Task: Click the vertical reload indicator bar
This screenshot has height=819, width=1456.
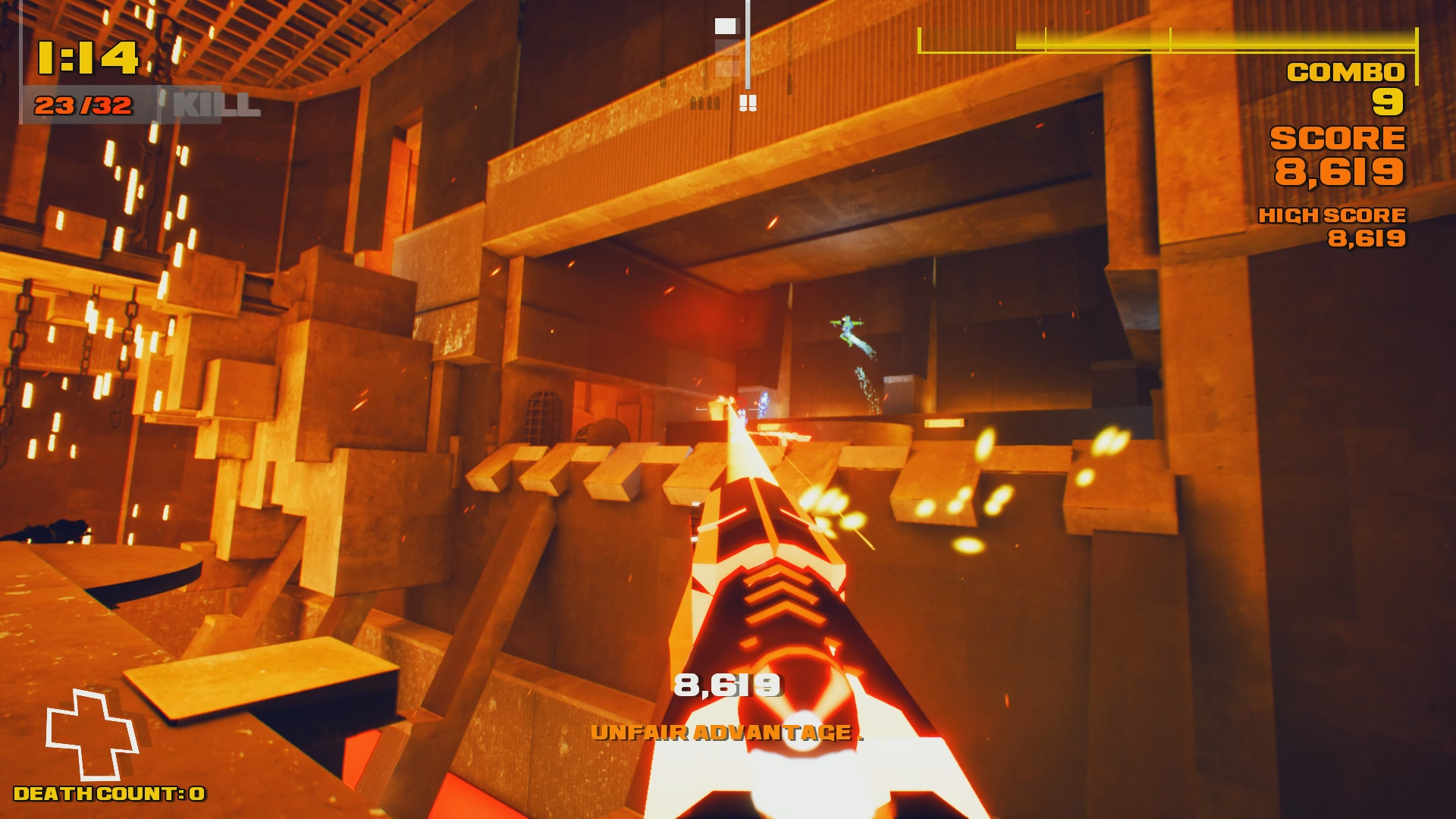Action: tap(747, 45)
